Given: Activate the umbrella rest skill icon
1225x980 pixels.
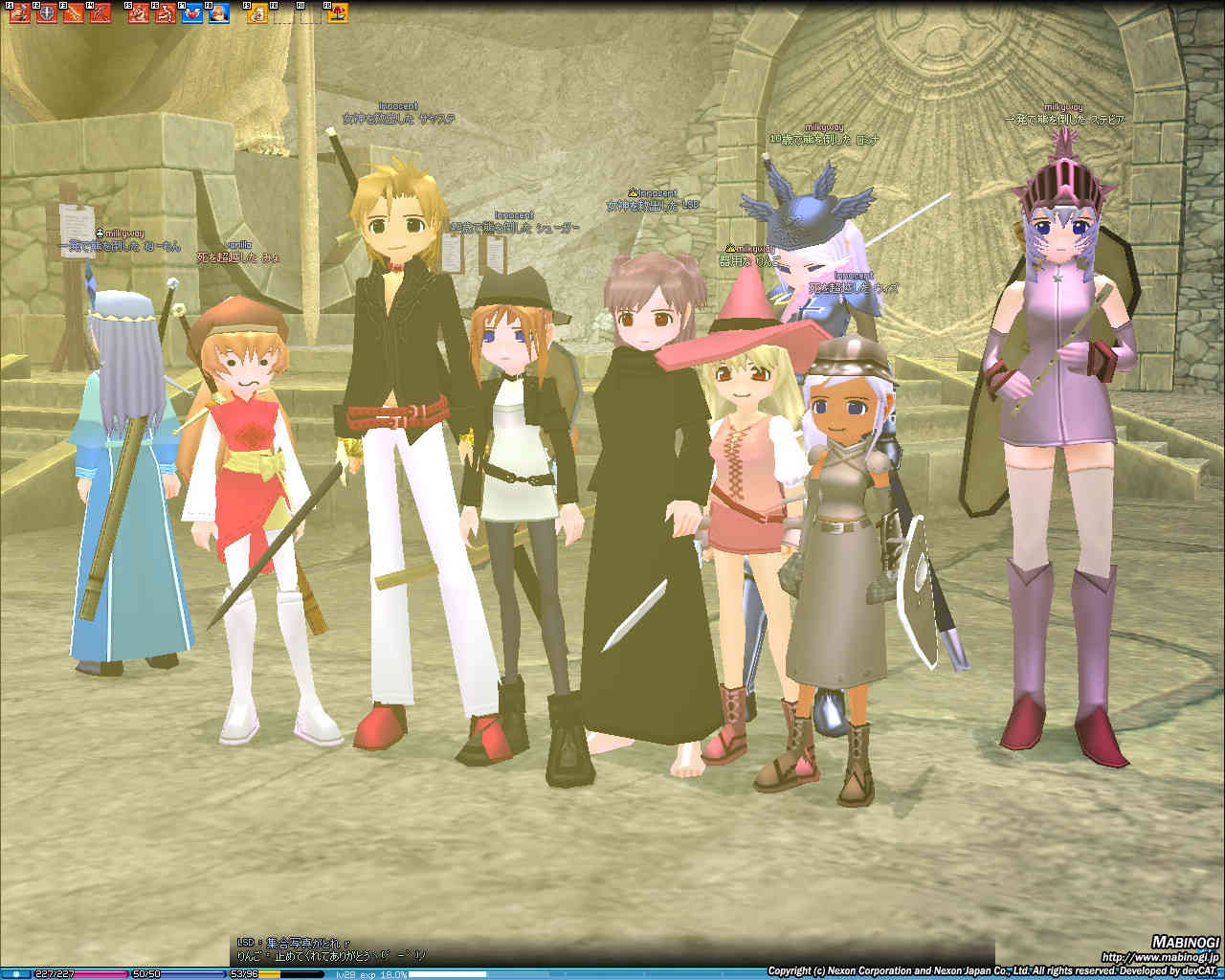Looking at the screenshot, I should point(338,13).
